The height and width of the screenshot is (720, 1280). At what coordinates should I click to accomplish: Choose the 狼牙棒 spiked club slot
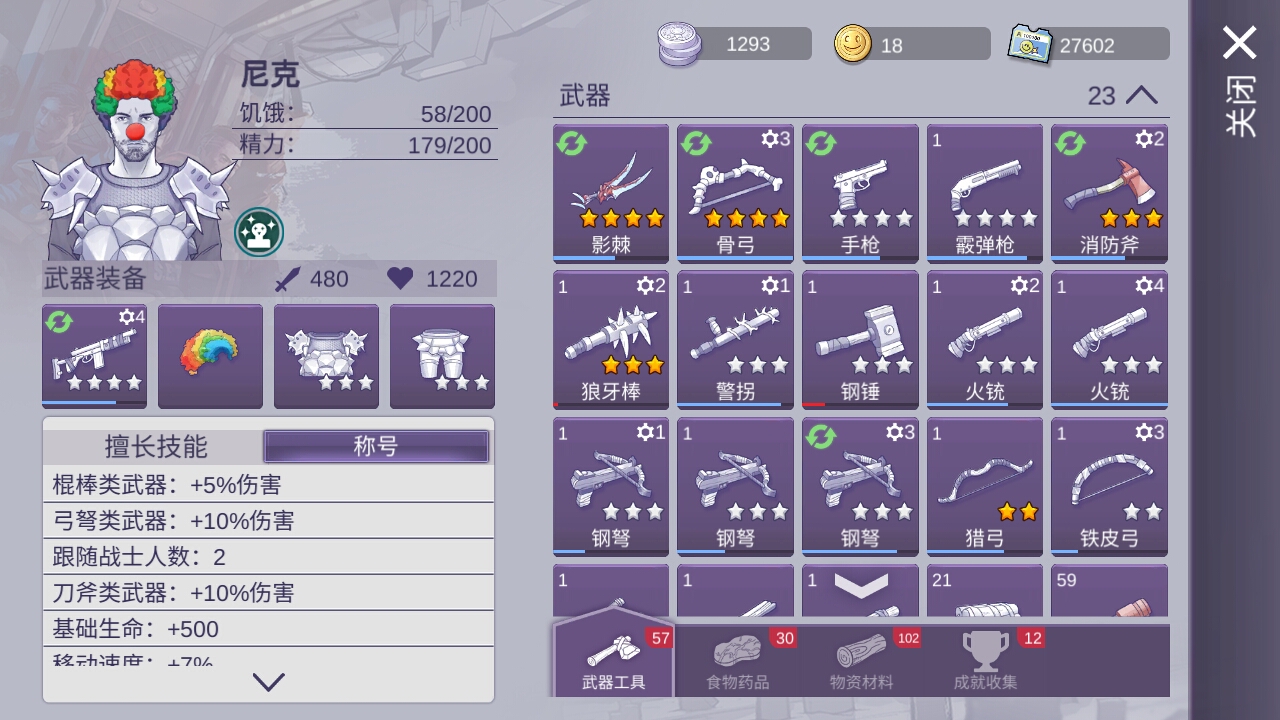point(611,340)
